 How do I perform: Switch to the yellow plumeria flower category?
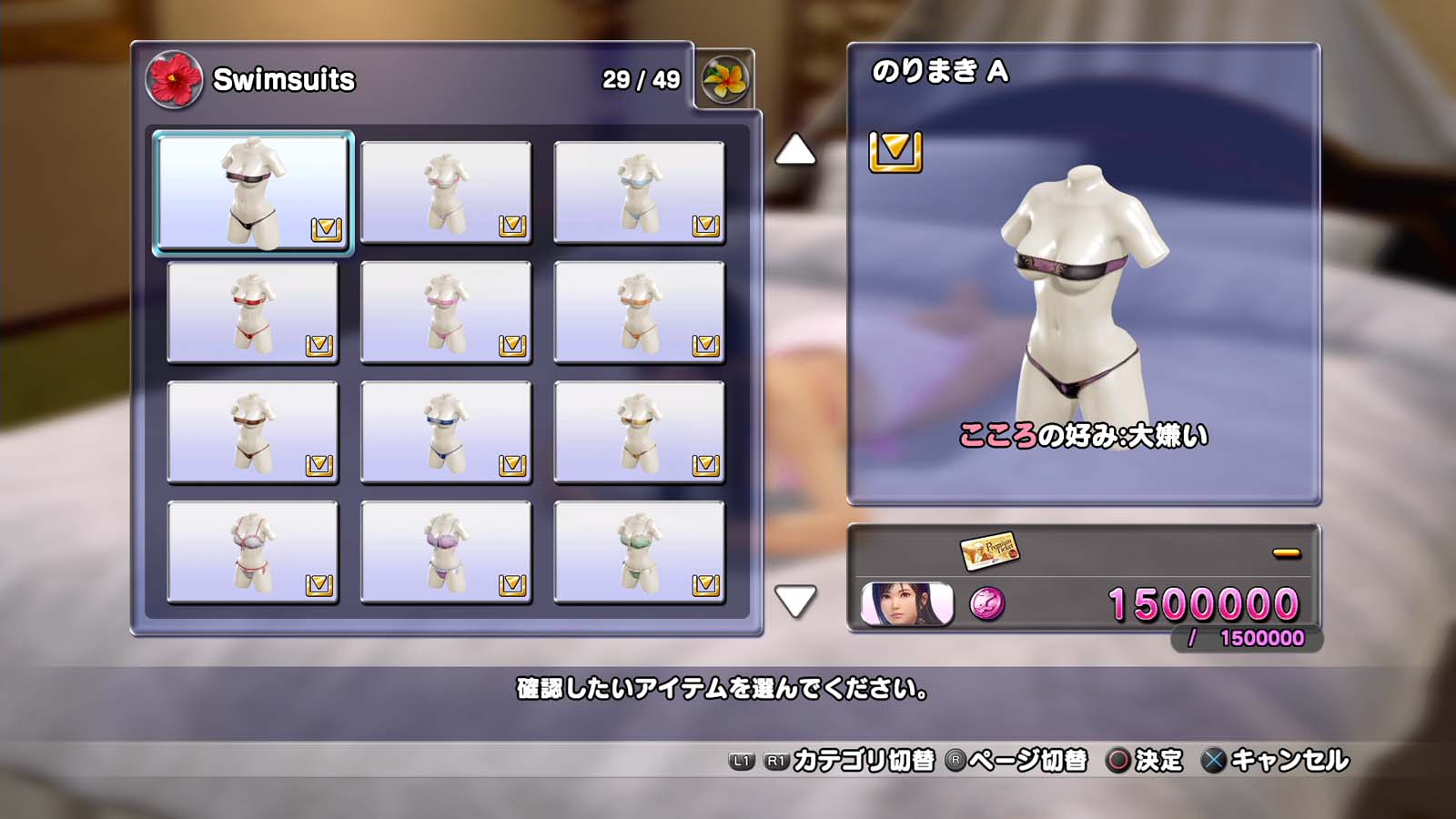(x=724, y=79)
